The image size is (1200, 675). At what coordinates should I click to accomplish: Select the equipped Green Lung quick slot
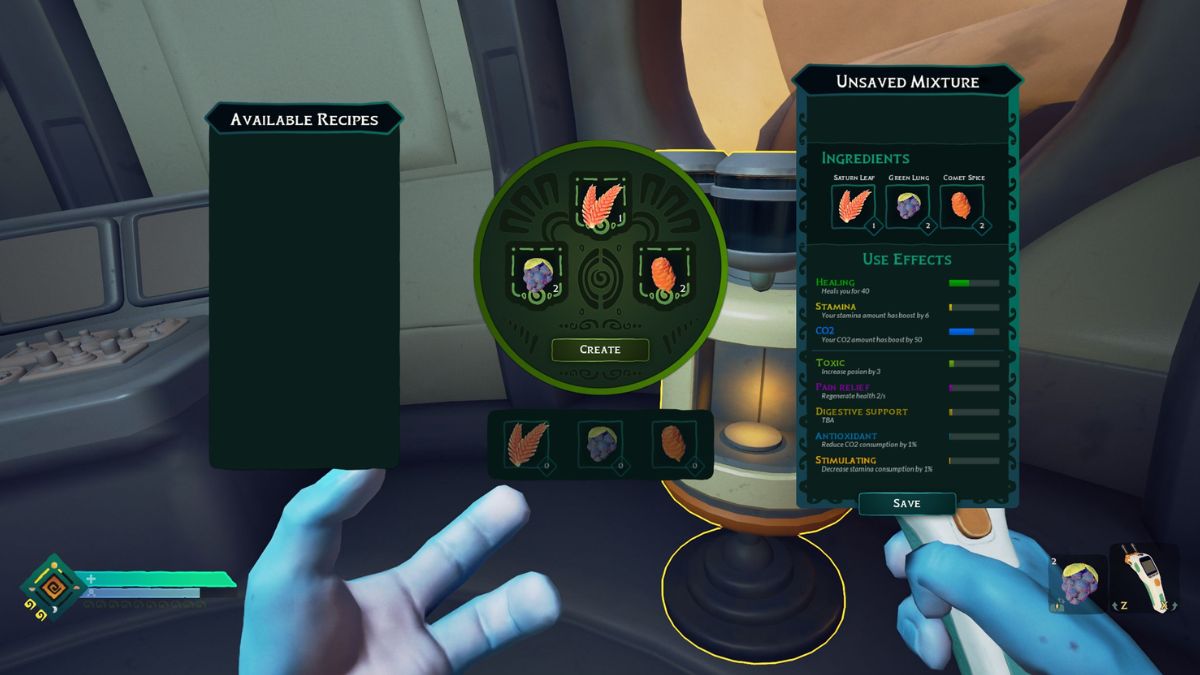(x=1079, y=583)
